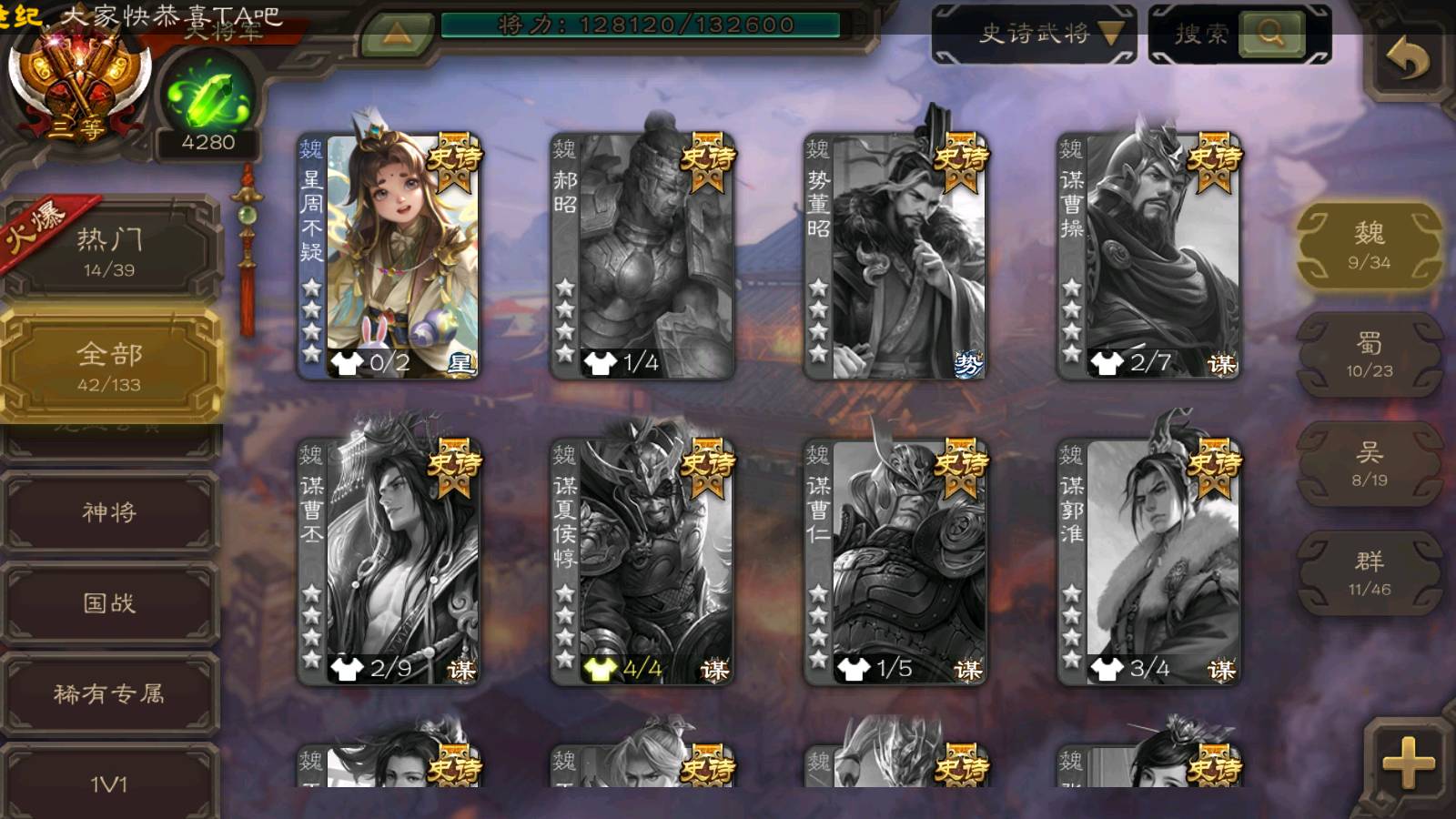Viewport: 1456px width, 819px height.
Task: Go back with the return arrow
Action: (1407, 60)
